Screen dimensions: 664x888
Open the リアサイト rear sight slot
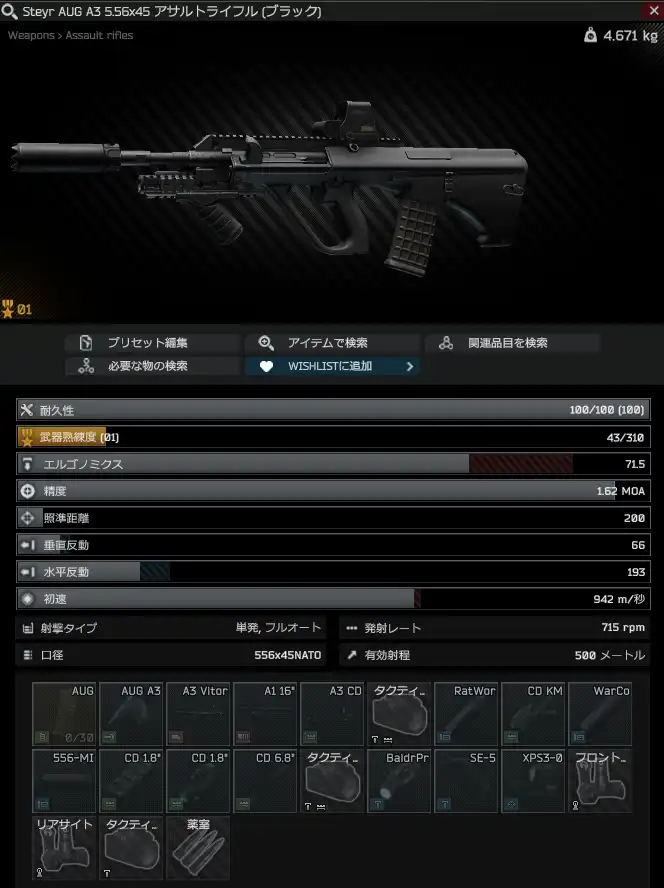click(x=65, y=848)
